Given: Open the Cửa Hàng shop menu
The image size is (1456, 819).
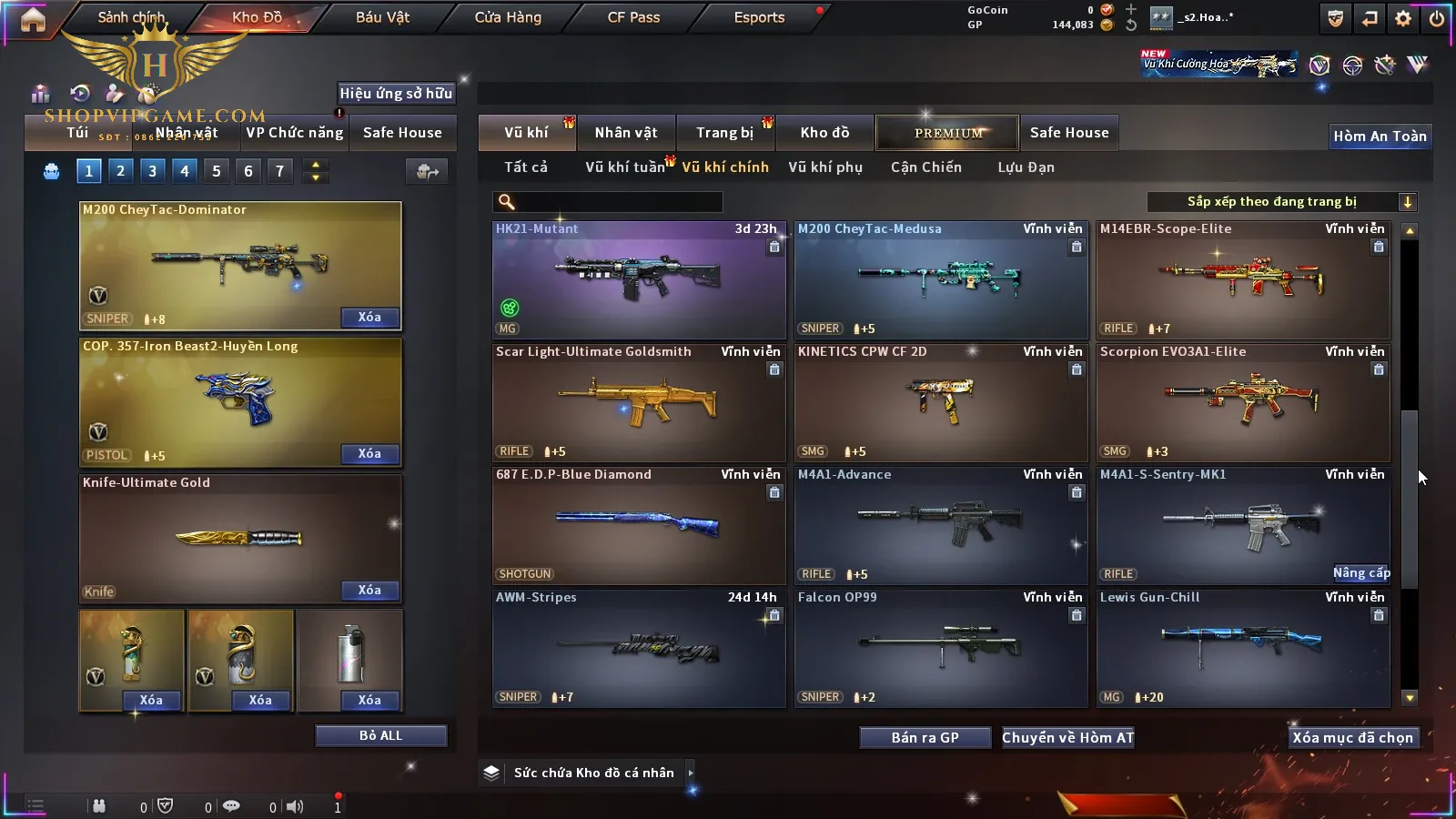Looking at the screenshot, I should tap(508, 17).
